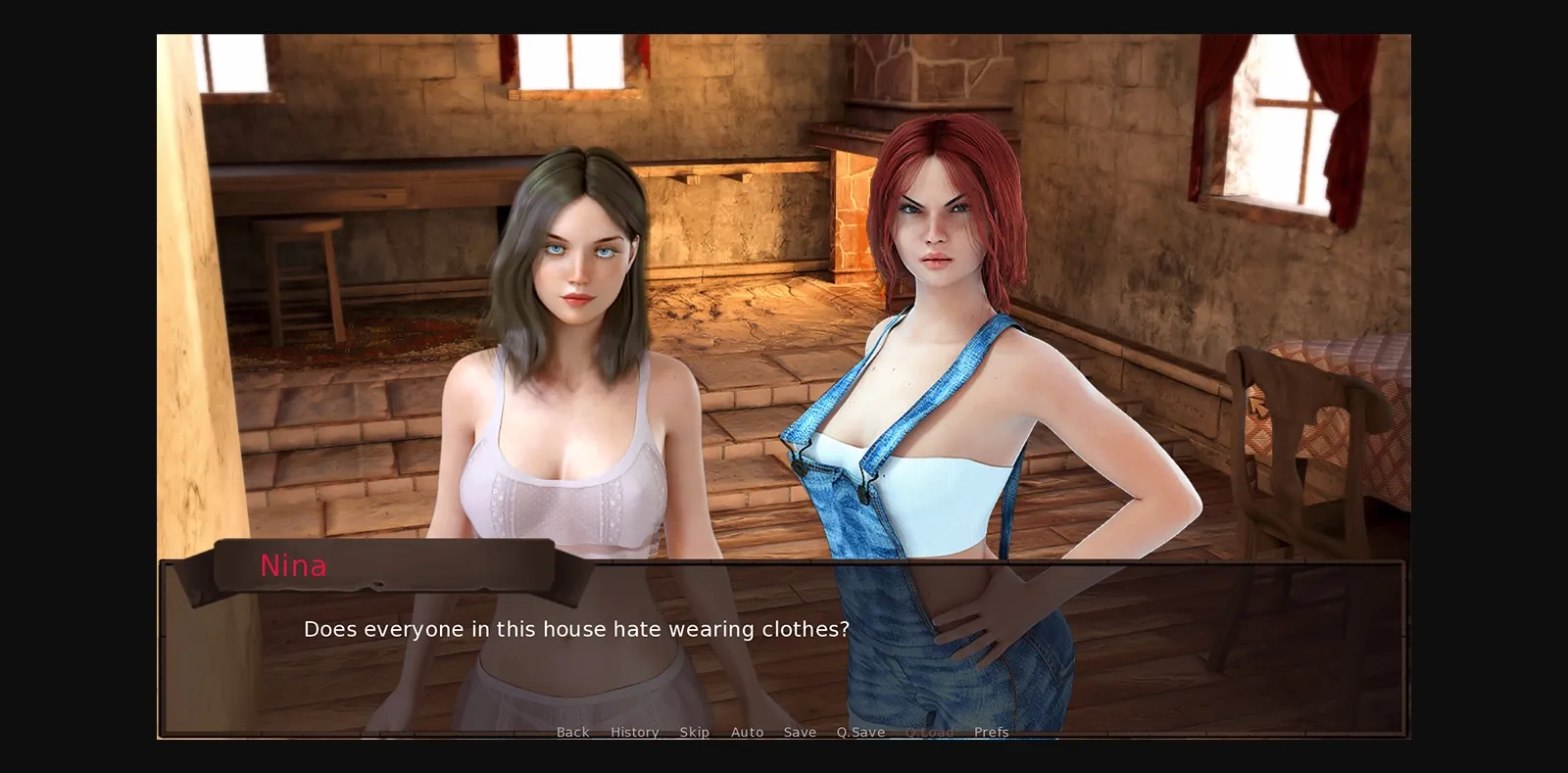The height and width of the screenshot is (773, 1568).
Task: Click Auto to let dialogue play automatically
Action: tap(748, 732)
